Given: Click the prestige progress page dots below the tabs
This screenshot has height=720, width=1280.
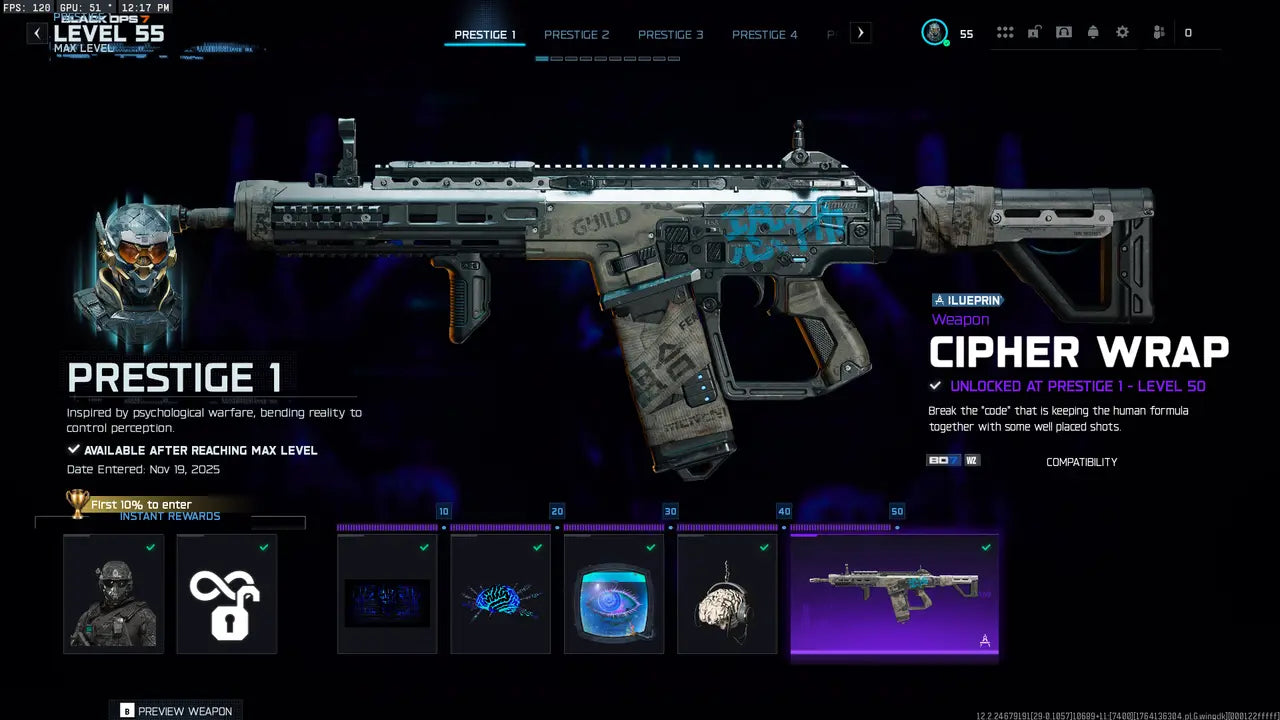Looking at the screenshot, I should tap(608, 58).
